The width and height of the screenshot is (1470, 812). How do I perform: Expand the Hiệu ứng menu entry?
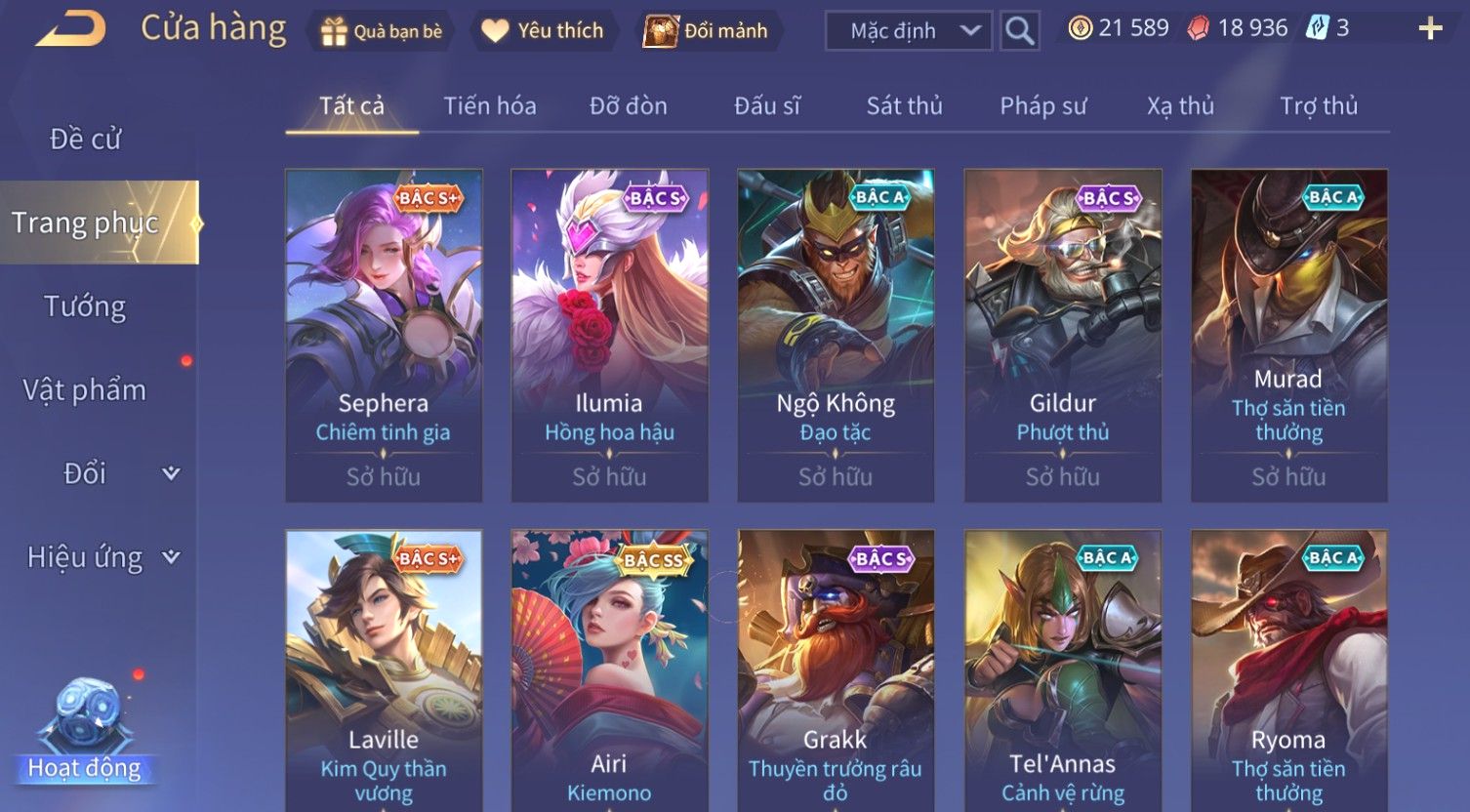point(102,557)
